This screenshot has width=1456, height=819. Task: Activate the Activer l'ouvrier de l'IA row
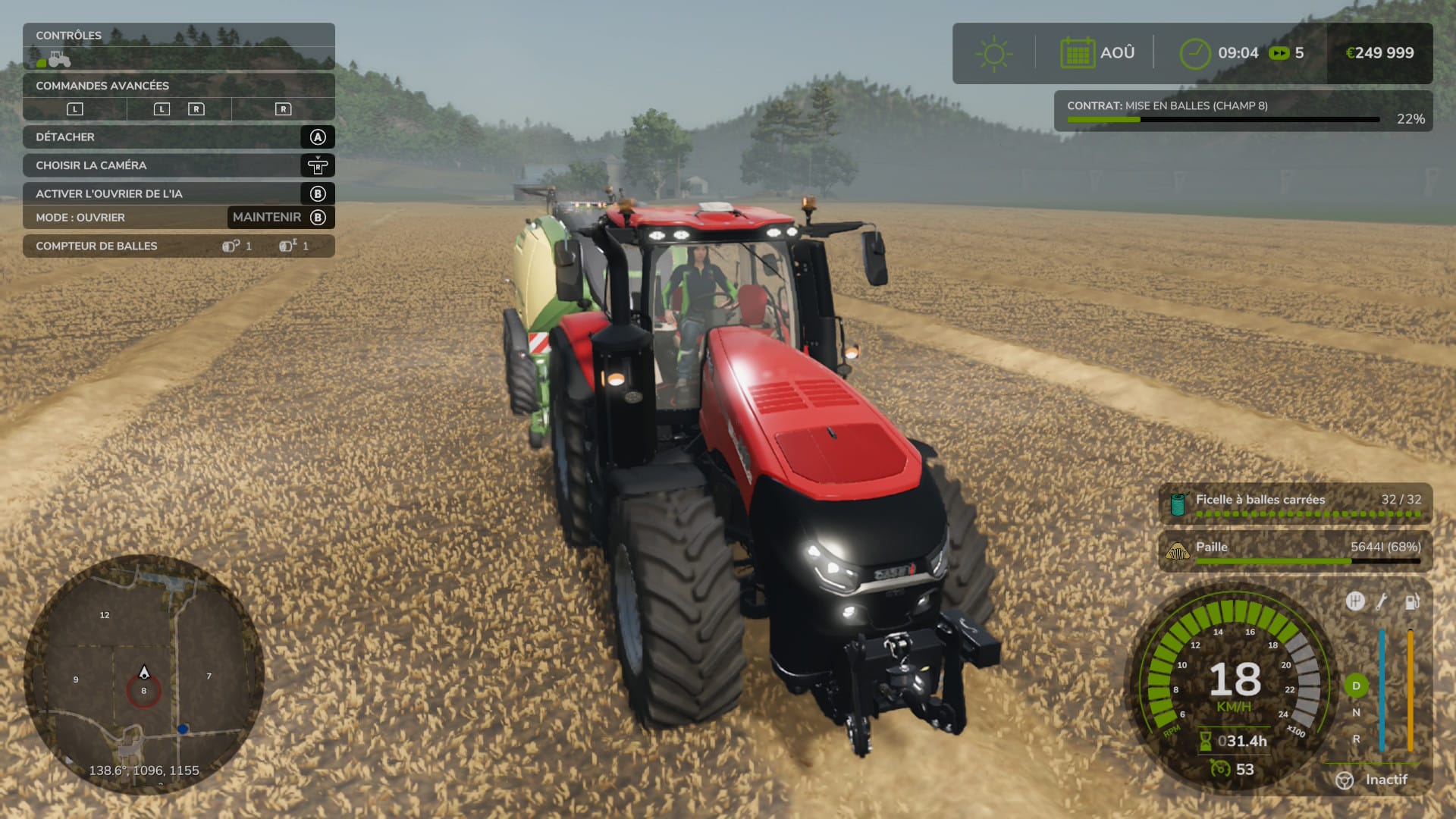pyautogui.click(x=178, y=193)
